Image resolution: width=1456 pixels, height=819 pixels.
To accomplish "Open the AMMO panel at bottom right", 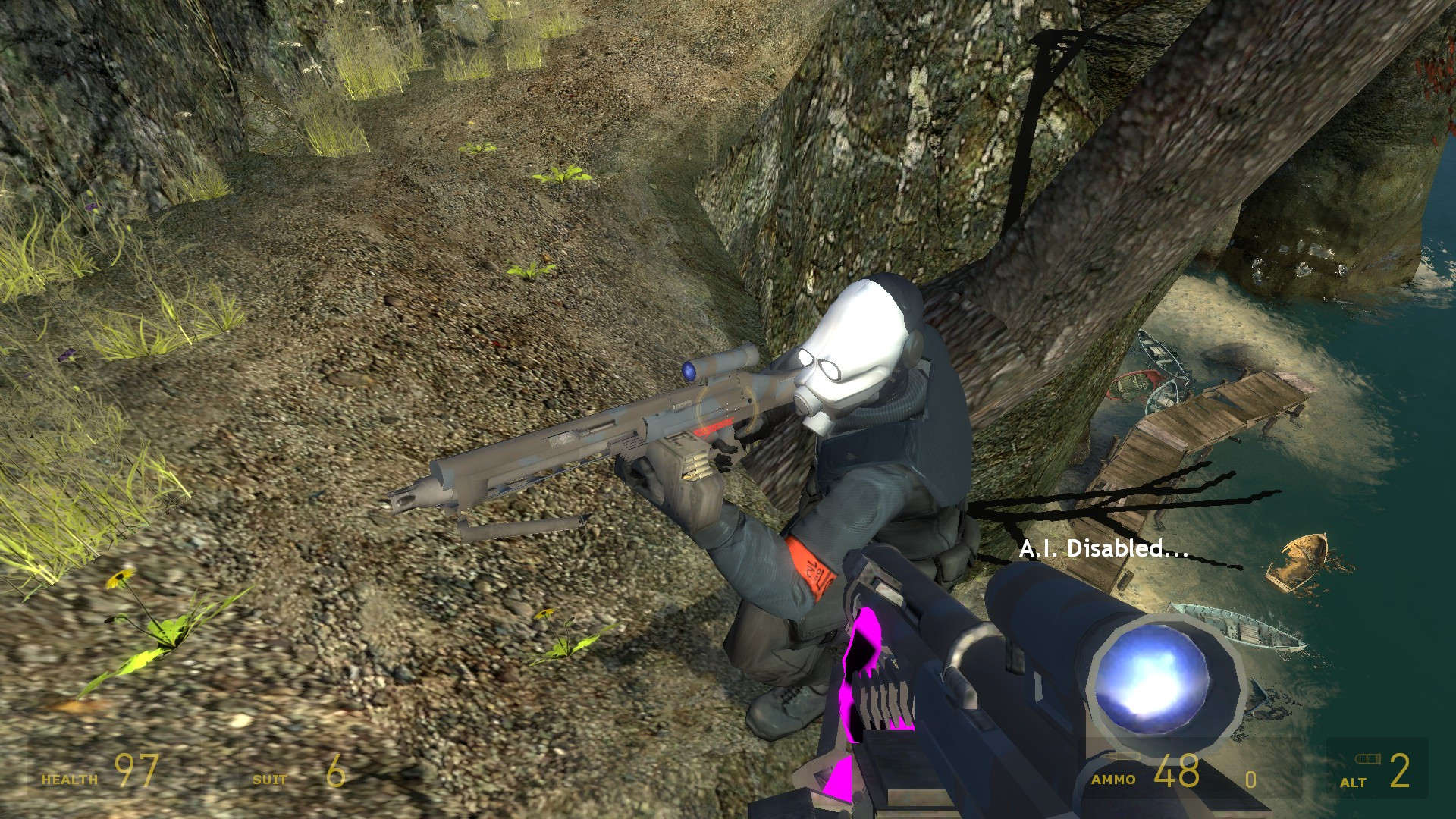I will click(x=1115, y=779).
